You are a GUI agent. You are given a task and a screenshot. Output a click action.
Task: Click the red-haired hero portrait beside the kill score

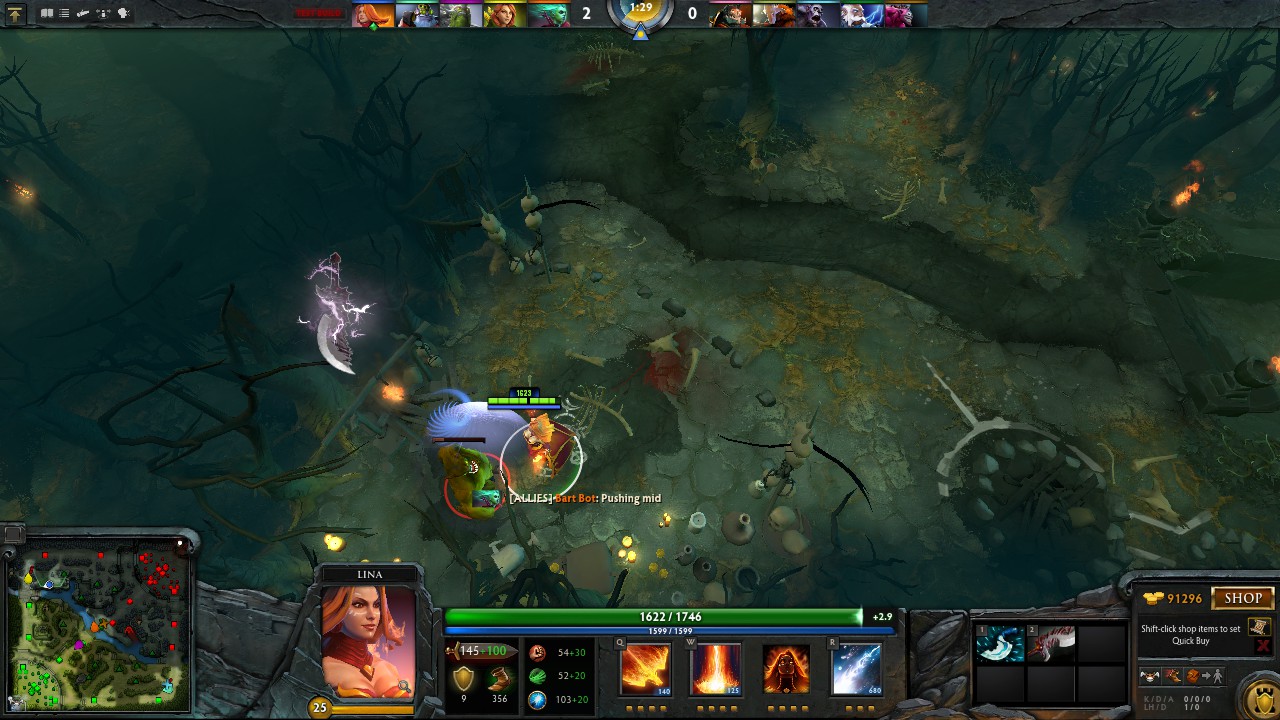[505, 15]
